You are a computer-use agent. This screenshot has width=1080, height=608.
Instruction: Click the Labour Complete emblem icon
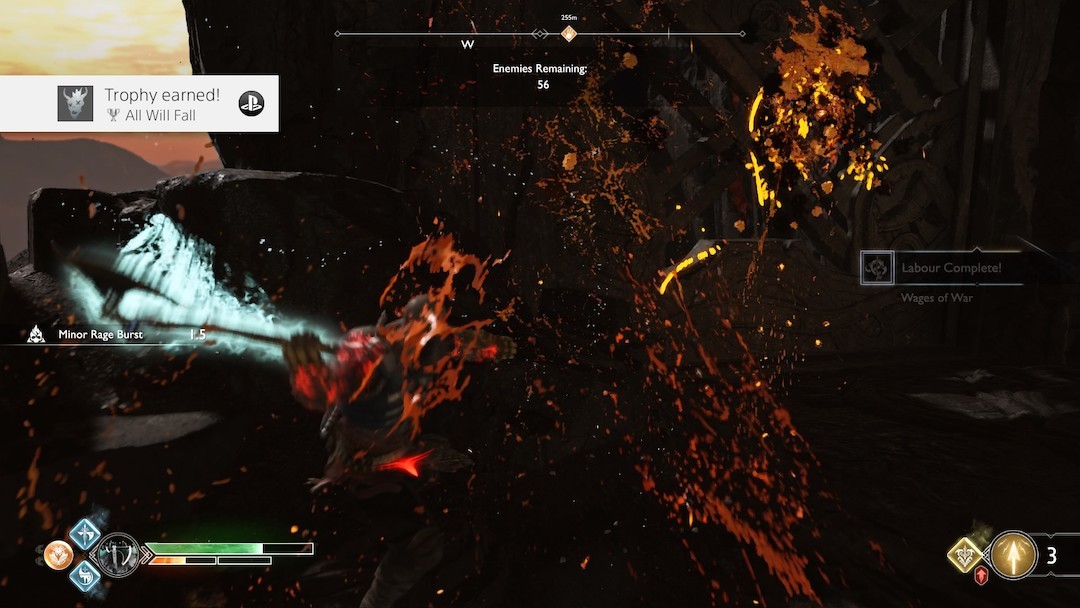click(x=879, y=268)
